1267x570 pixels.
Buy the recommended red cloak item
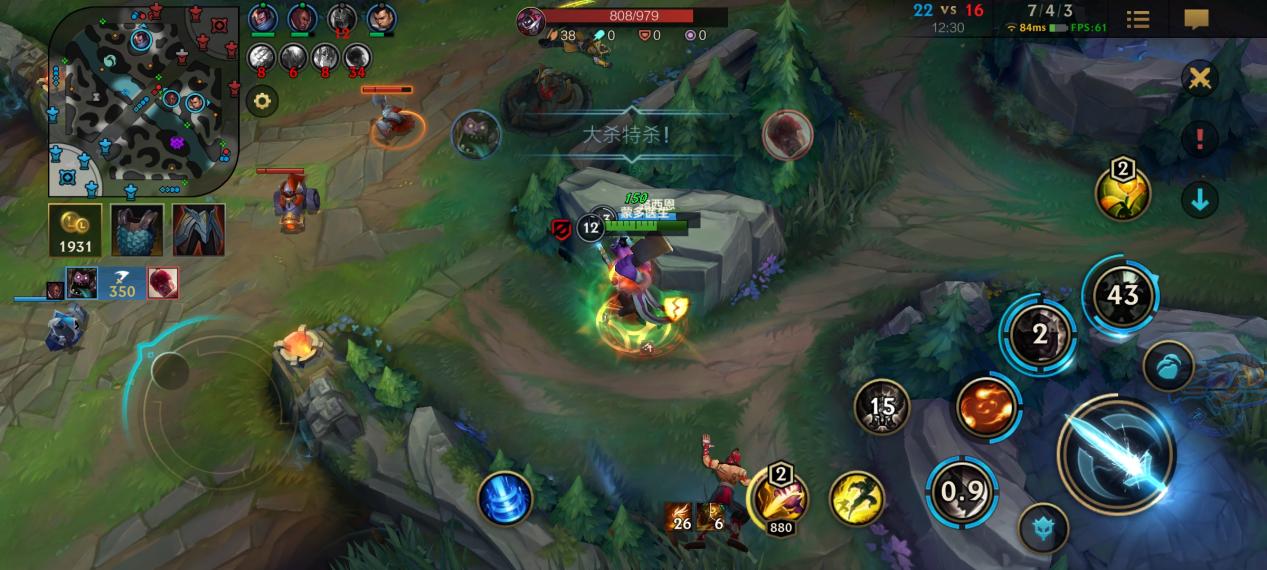[198, 230]
